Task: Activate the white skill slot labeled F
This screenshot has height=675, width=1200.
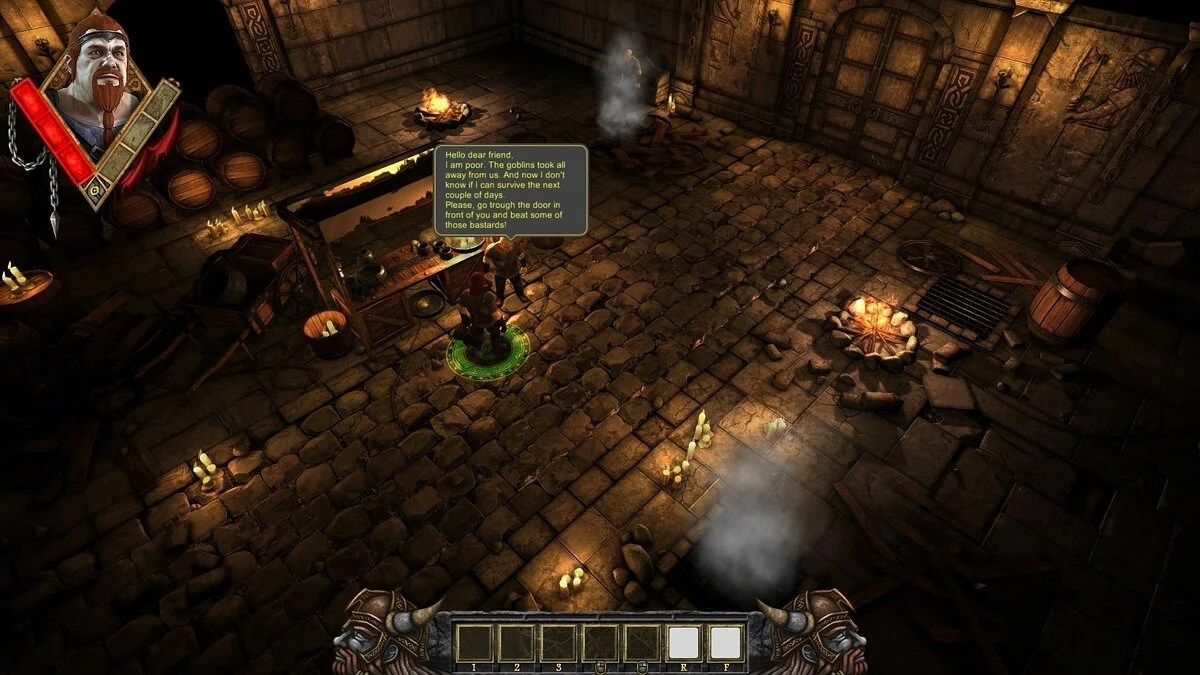Action: click(726, 642)
